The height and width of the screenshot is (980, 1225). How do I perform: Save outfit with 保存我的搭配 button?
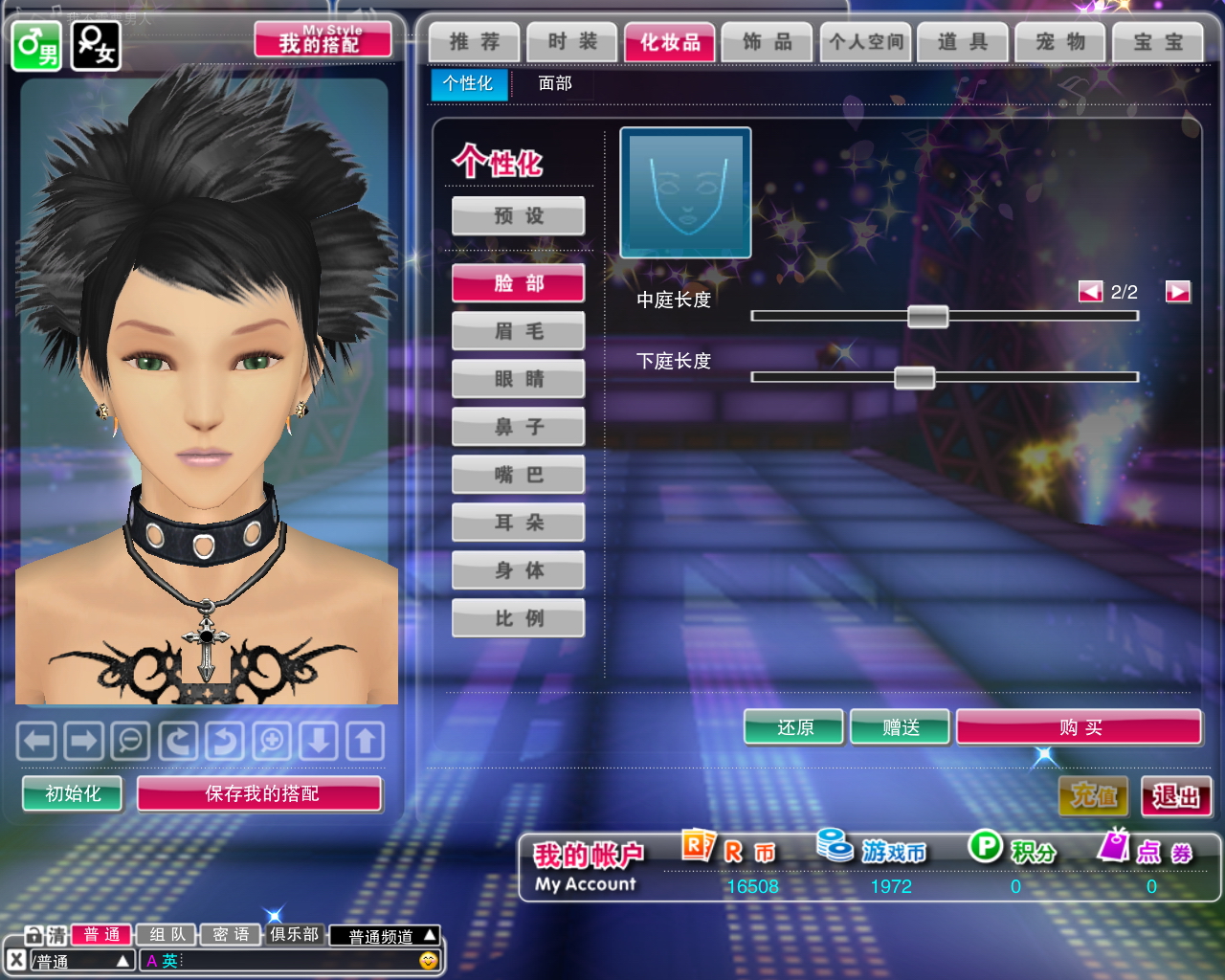tap(260, 793)
